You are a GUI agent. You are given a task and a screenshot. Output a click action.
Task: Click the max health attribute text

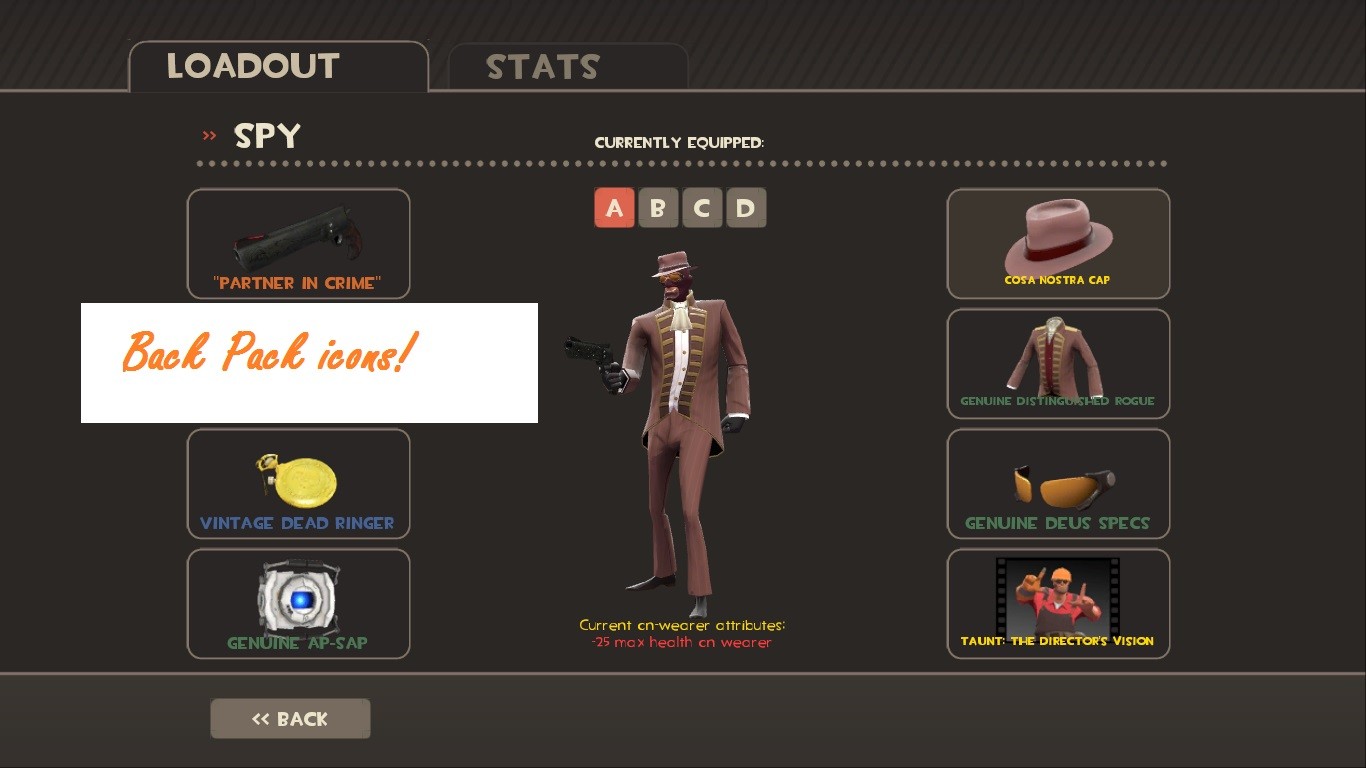[682, 642]
